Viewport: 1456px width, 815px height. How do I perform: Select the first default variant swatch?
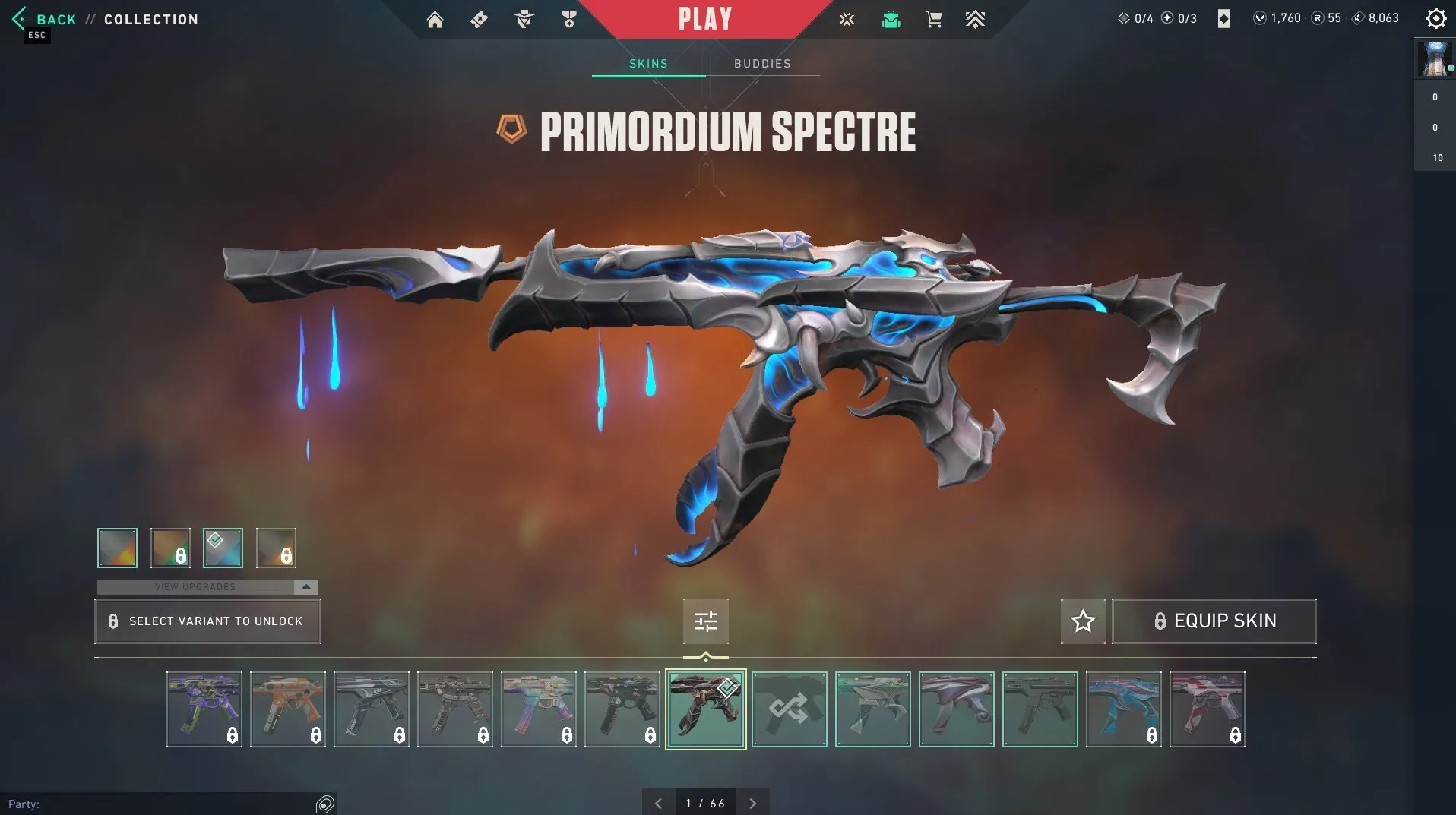point(116,548)
